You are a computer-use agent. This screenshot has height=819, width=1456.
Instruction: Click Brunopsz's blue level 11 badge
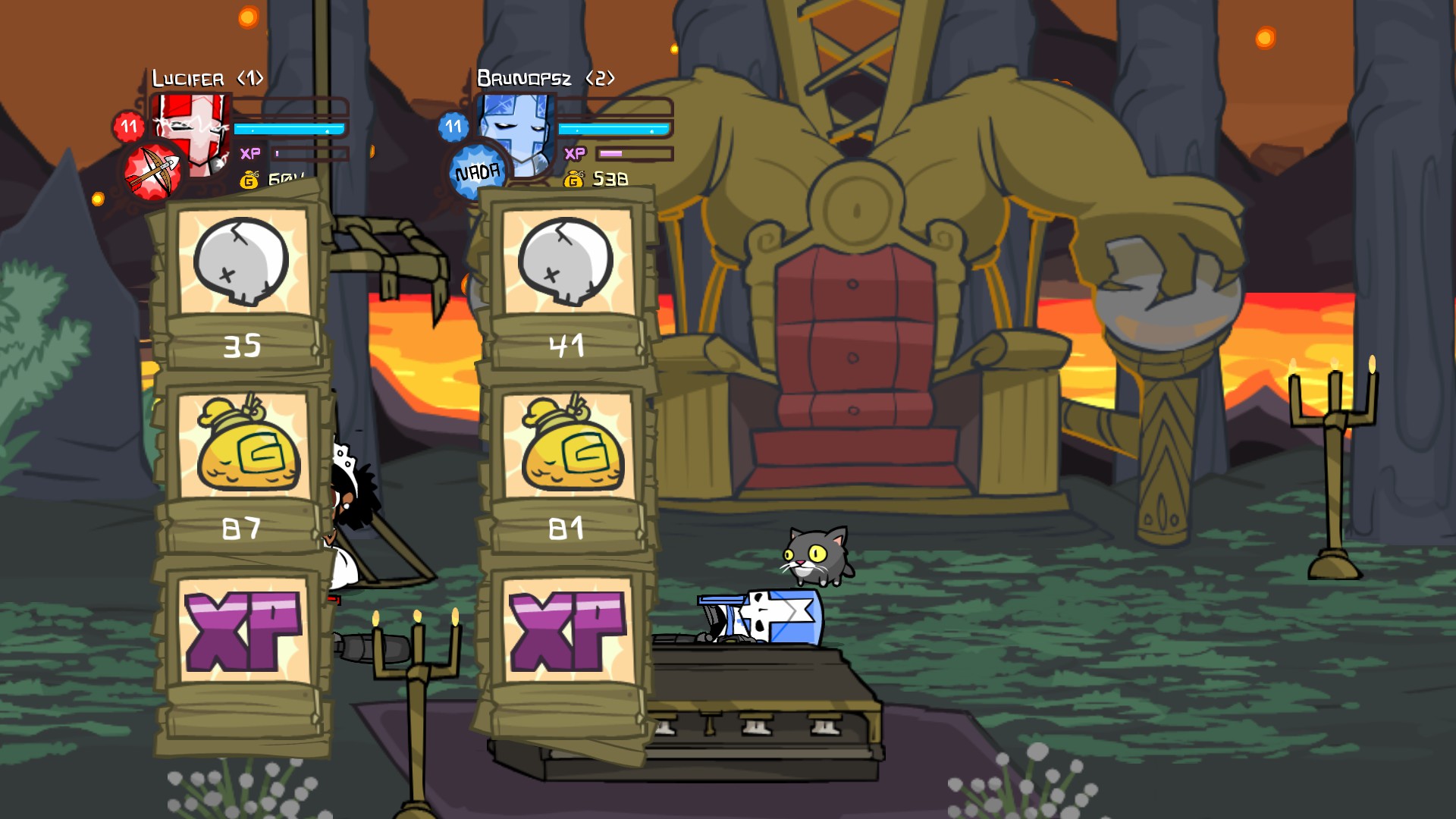coord(453,127)
